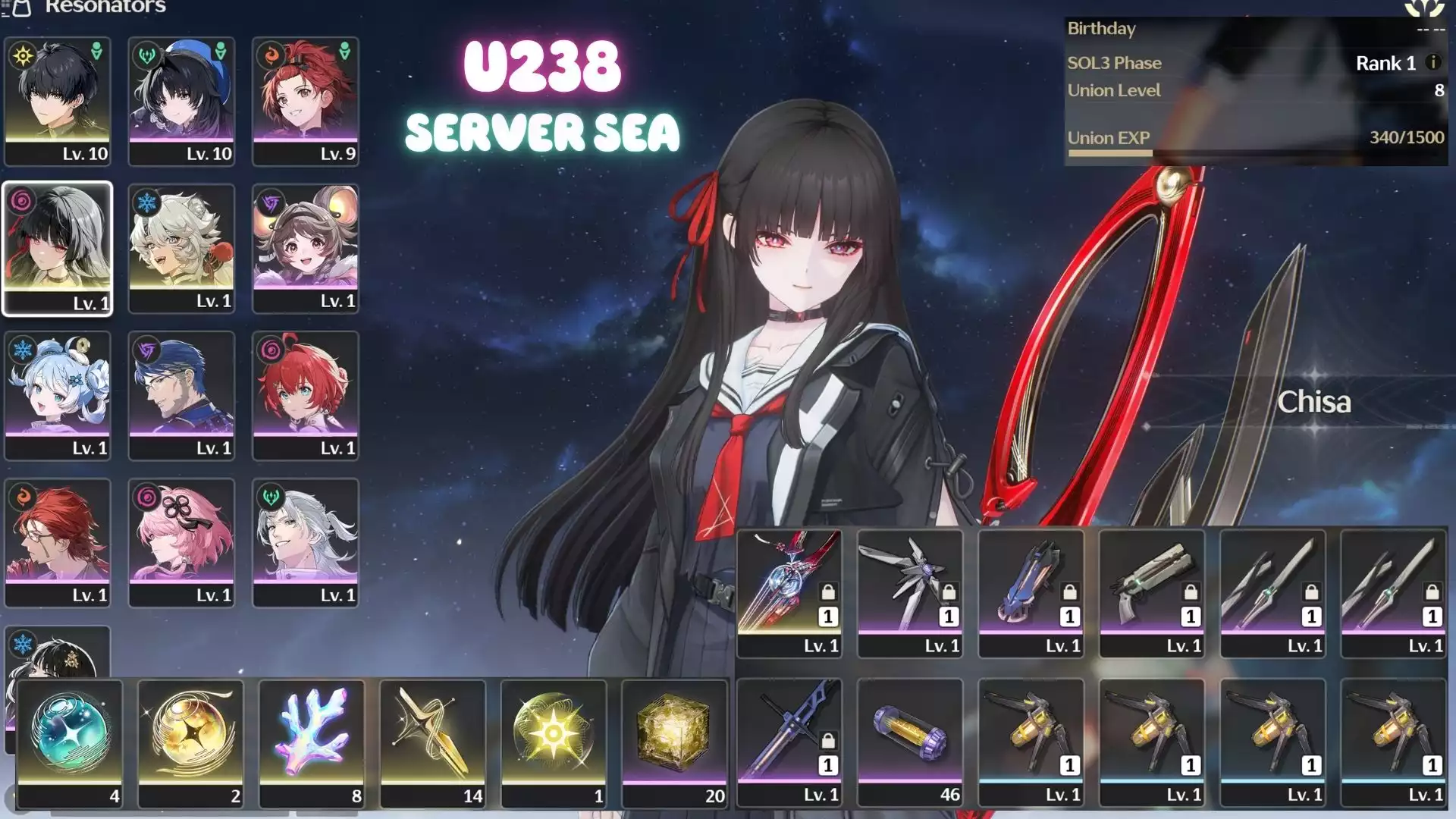This screenshot has width=1456, height=819.
Task: Select the red-haired Lv. 9 resonator
Action: coord(306,101)
